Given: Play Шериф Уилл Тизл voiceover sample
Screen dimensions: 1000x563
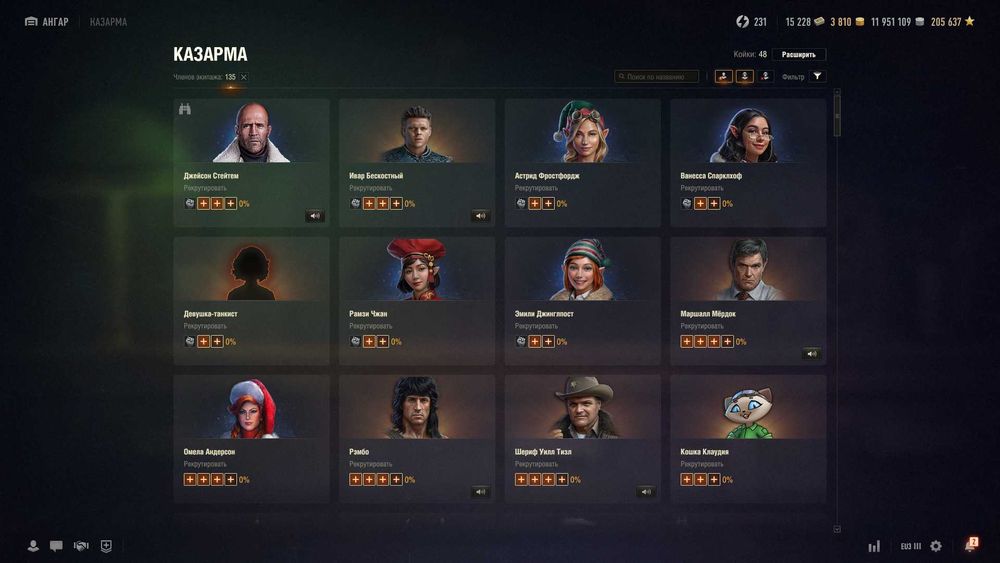Looking at the screenshot, I should [x=646, y=491].
